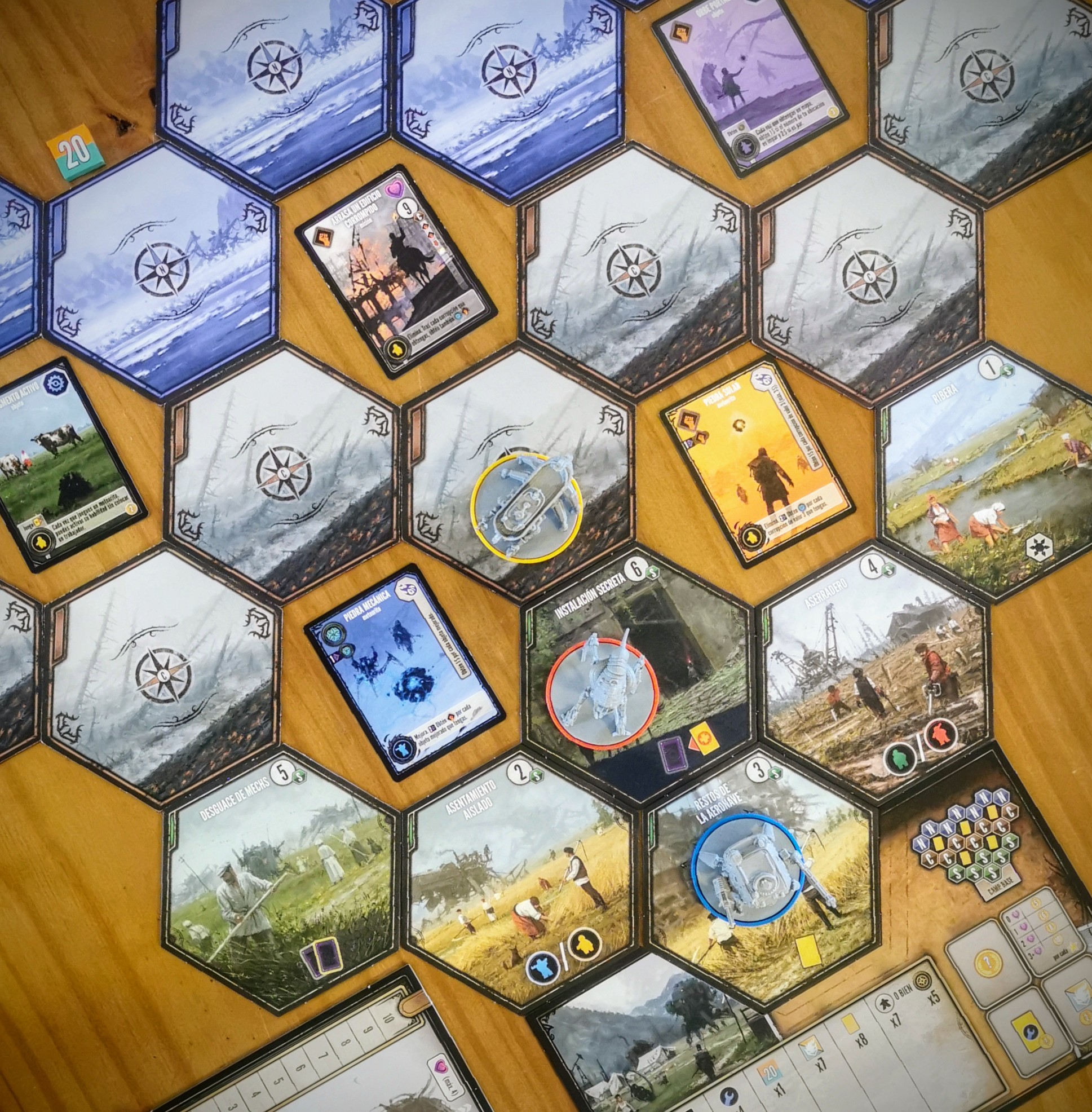This screenshot has height=1112, width=1092.
Task: Choose the Aserradero location tile
Action: [x=874, y=677]
